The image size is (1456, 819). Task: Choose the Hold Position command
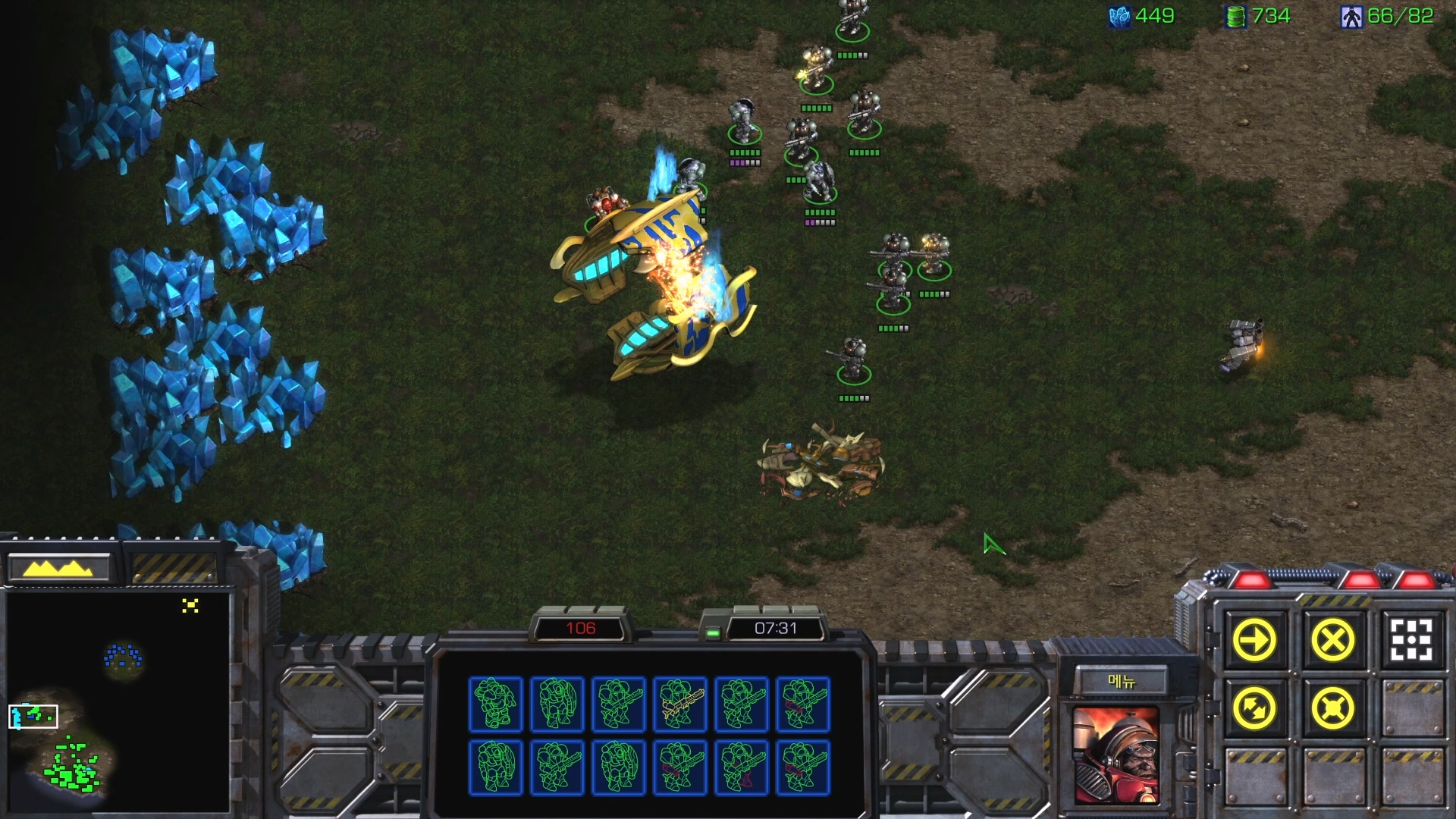(x=1332, y=709)
